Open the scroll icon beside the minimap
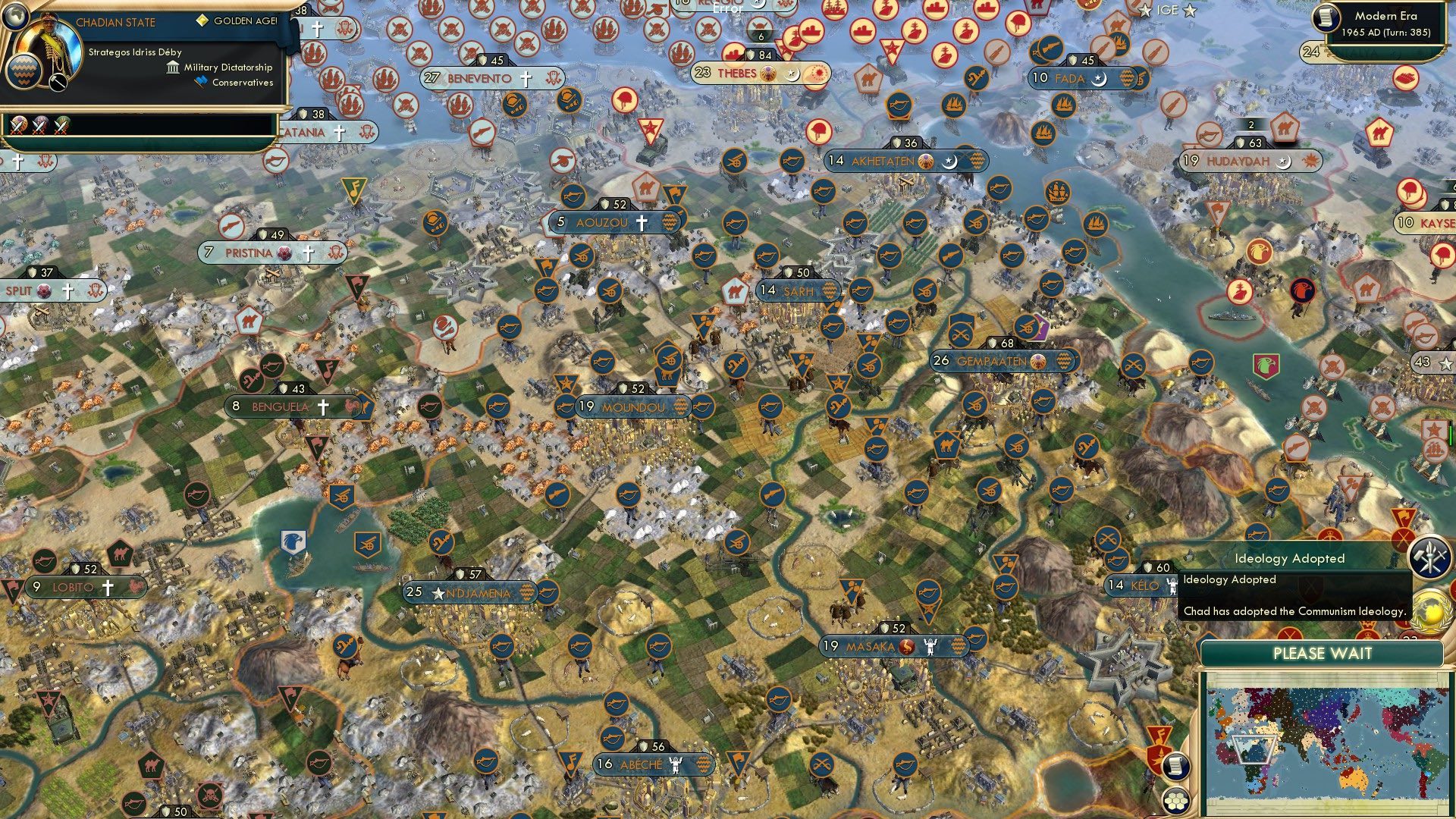 pyautogui.click(x=1175, y=766)
